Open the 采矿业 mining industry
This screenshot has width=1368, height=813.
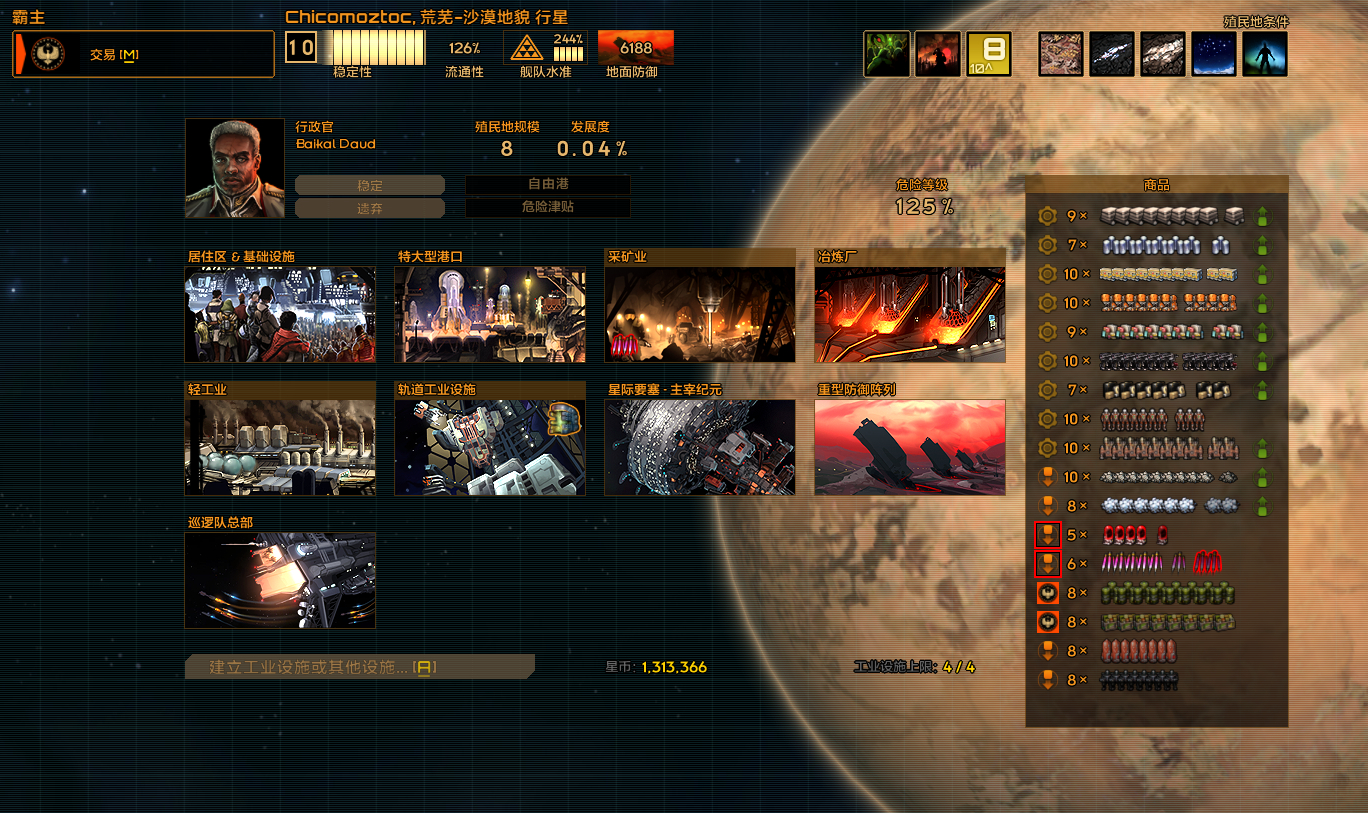point(700,313)
